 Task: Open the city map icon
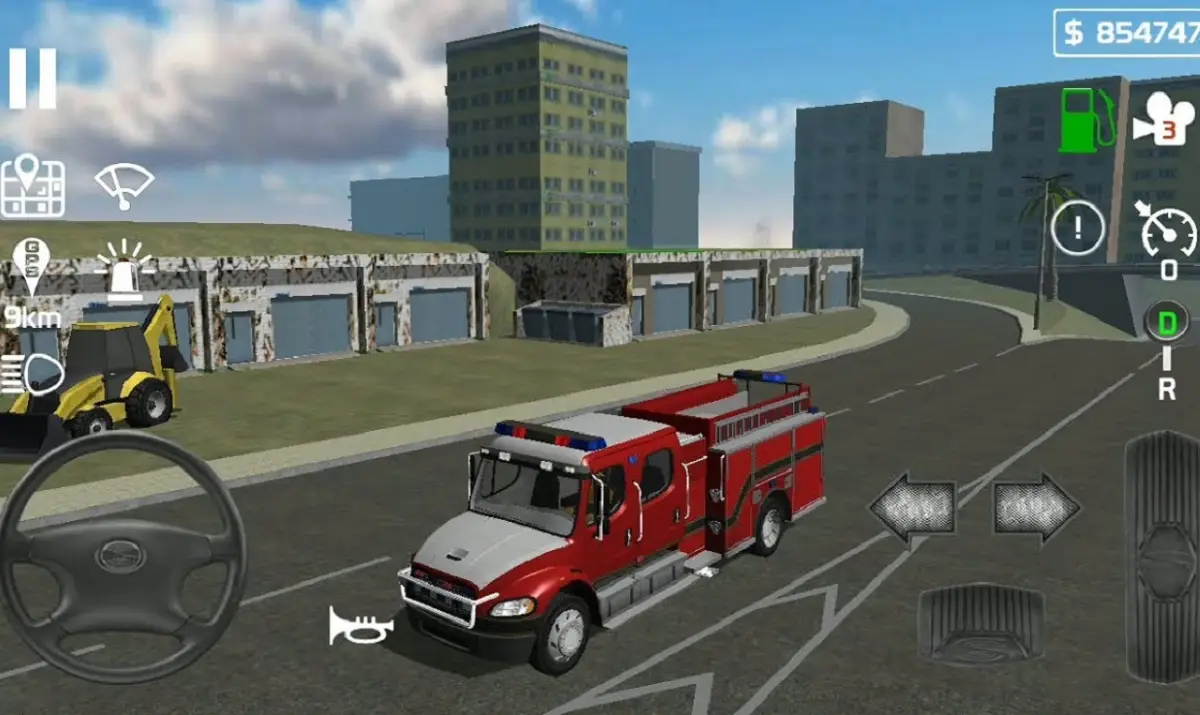click(33, 187)
